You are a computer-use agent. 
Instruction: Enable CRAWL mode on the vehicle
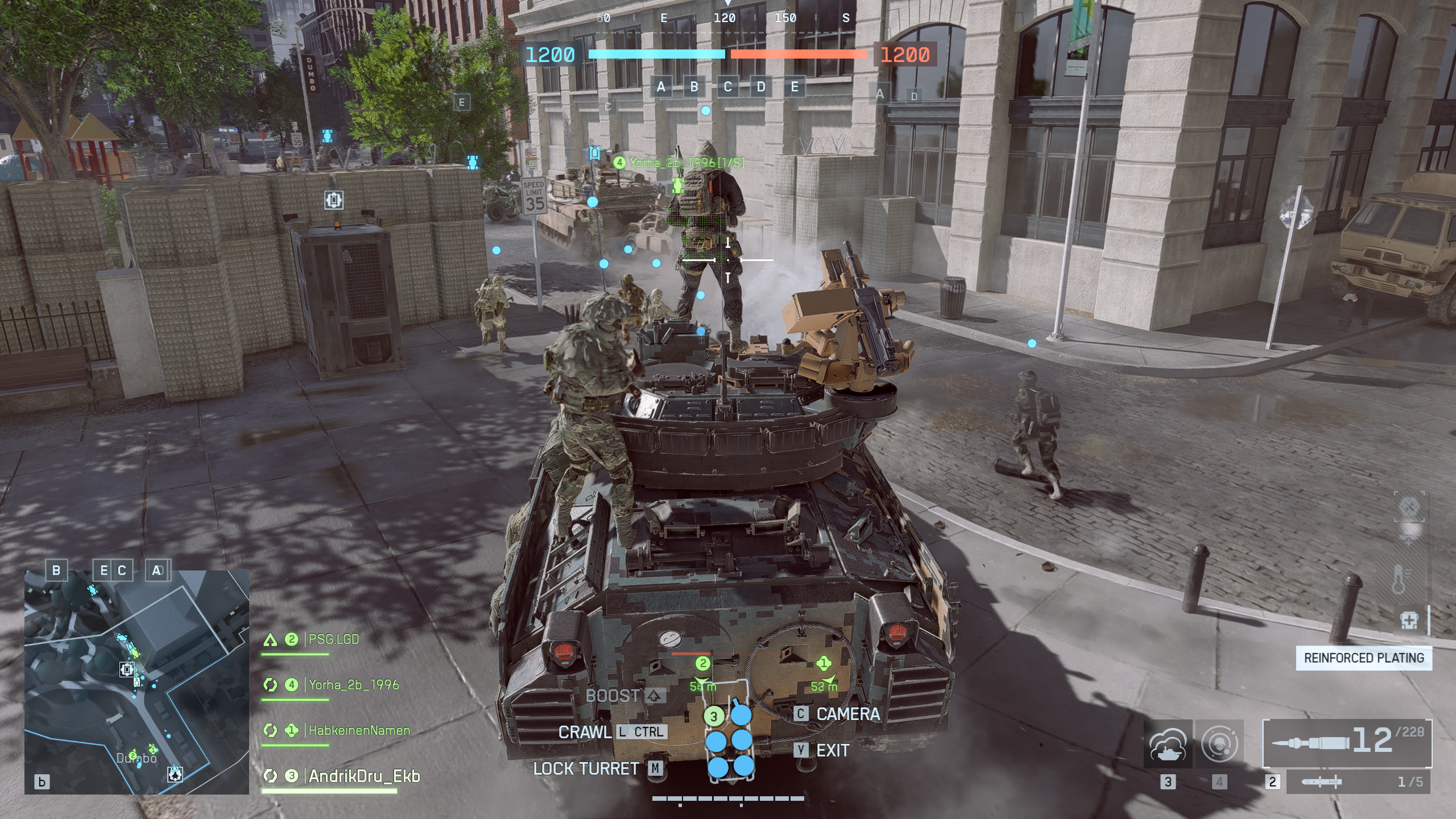coord(585,733)
